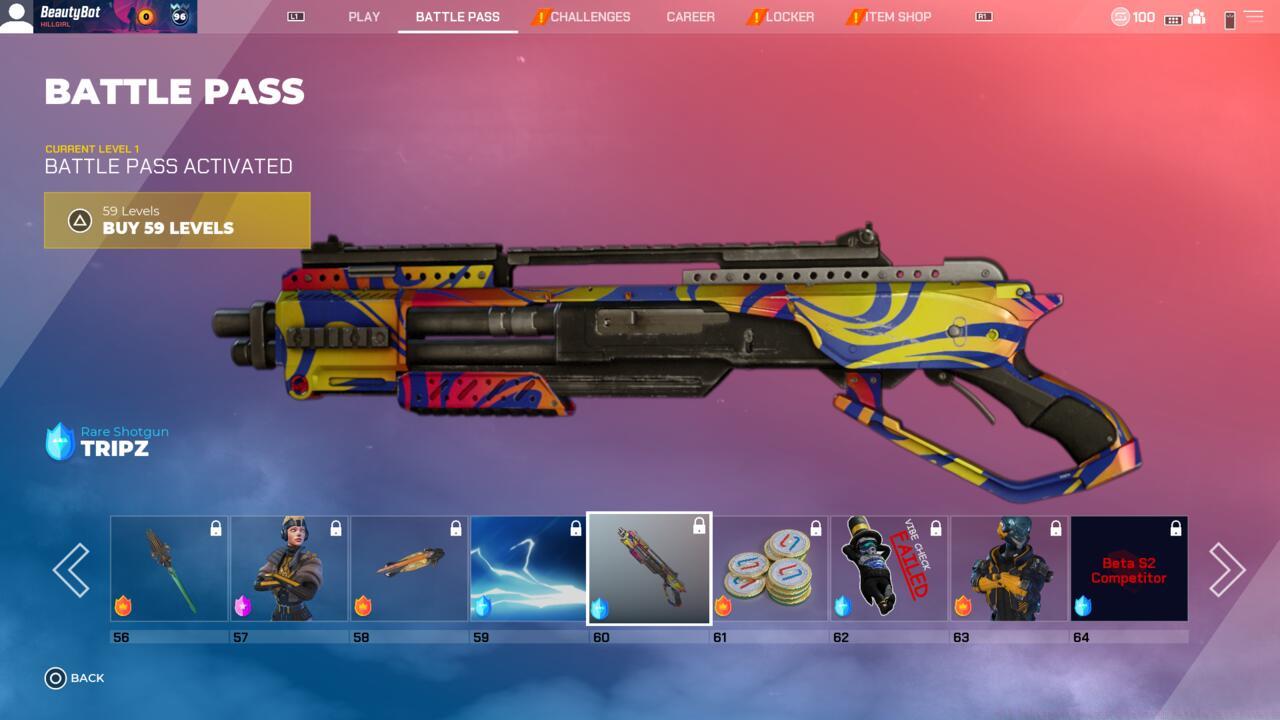
Task: Select the Beta S2 Competitor reward tile
Action: tap(1129, 569)
